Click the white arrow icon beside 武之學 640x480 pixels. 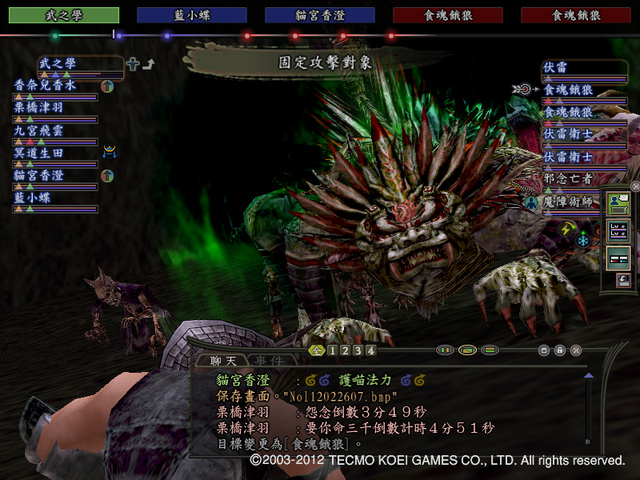click(149, 65)
